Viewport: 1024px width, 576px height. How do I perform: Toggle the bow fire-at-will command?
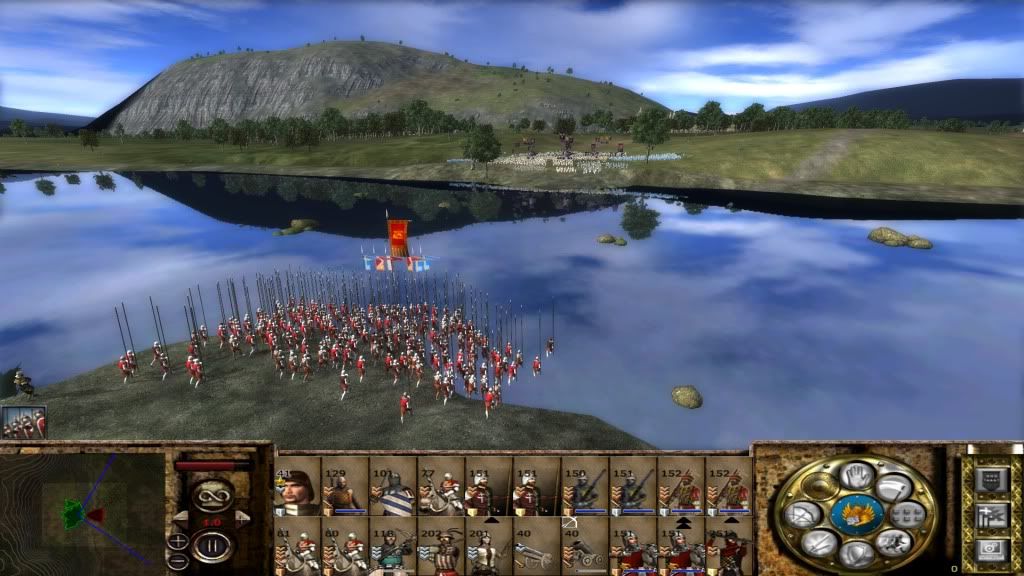802,515
